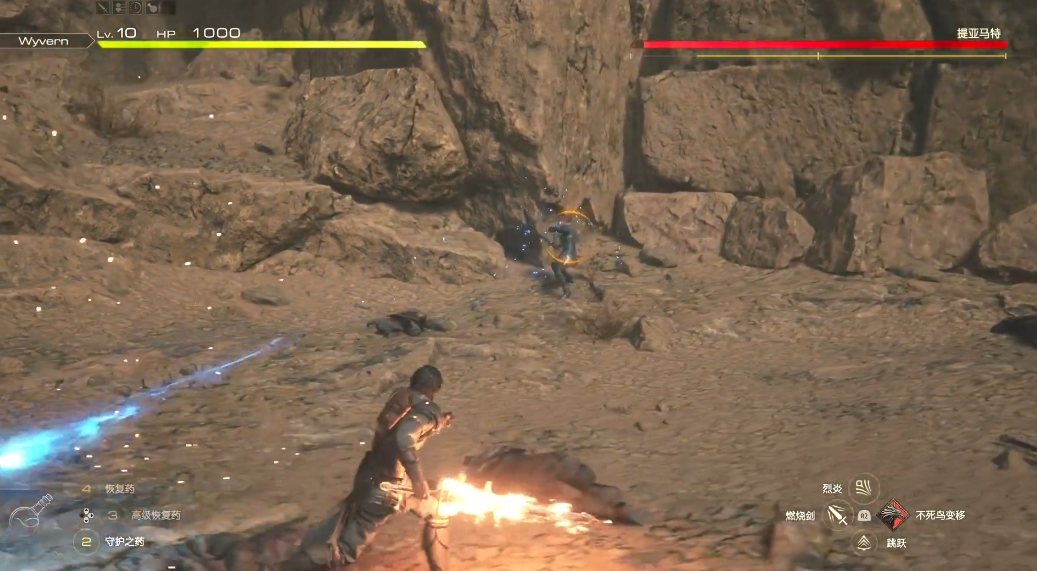Click the sword buff status icon
This screenshot has height=571, width=1037.
pos(103,7)
